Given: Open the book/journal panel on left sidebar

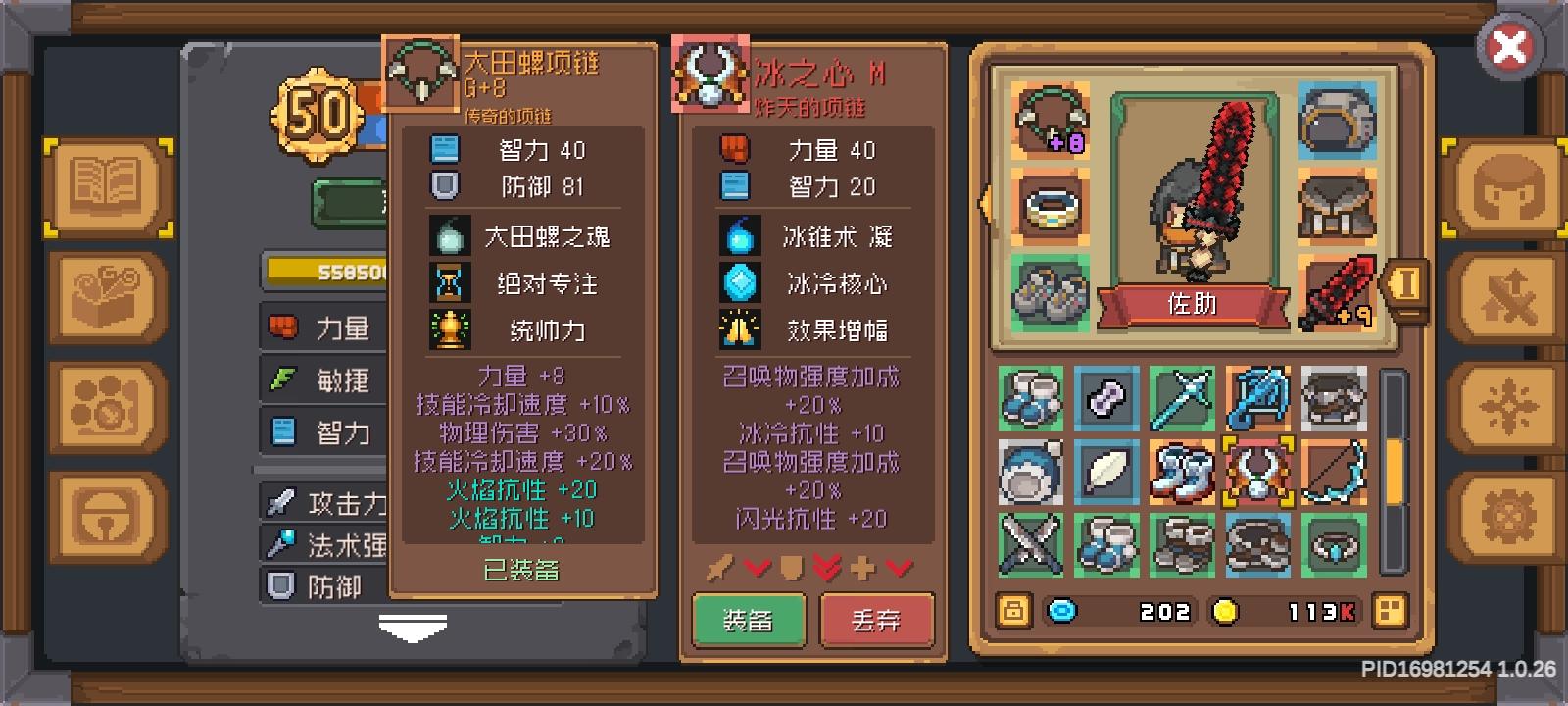Looking at the screenshot, I should 108,186.
